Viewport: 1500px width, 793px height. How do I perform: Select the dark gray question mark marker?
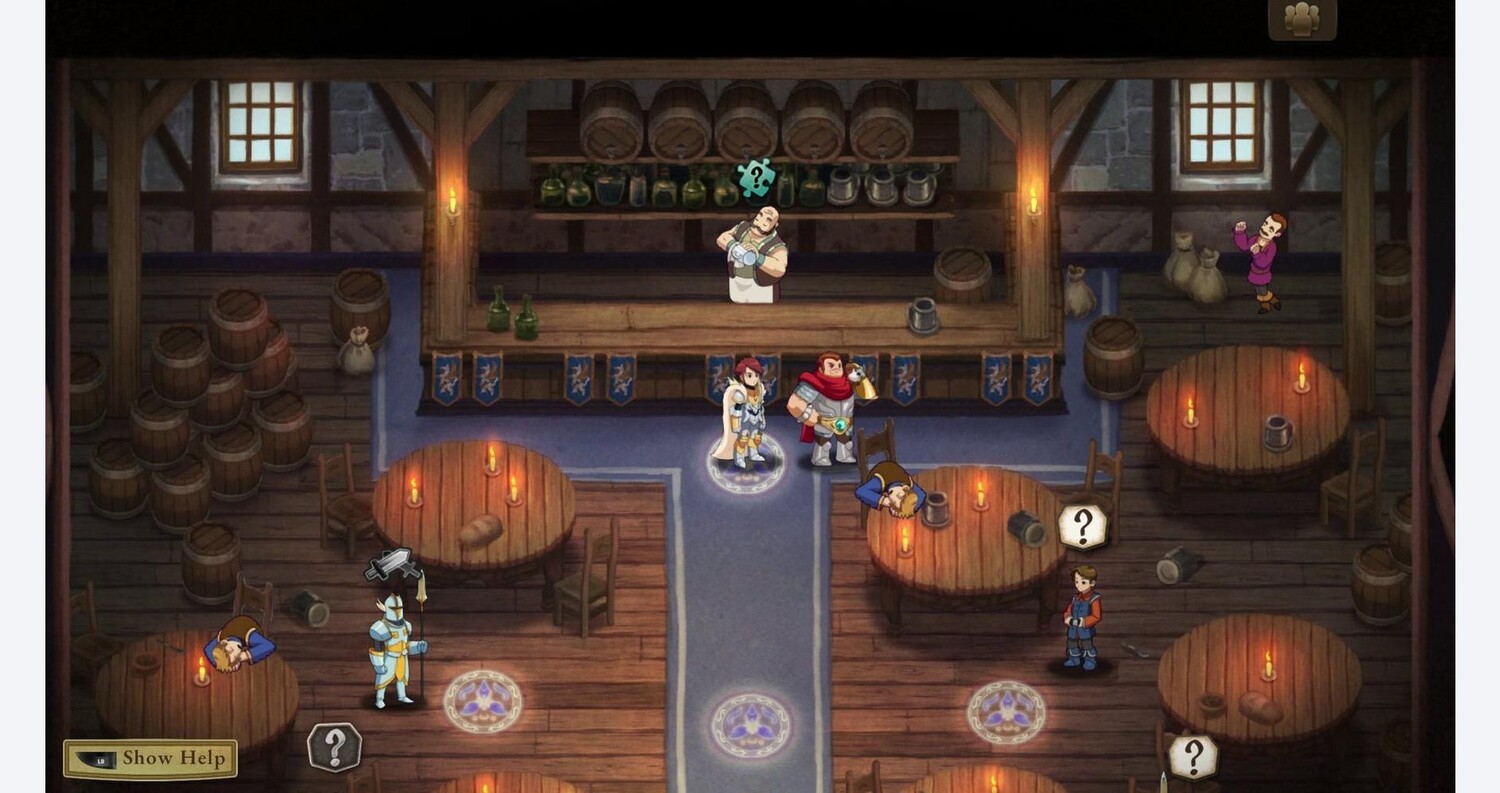point(334,747)
